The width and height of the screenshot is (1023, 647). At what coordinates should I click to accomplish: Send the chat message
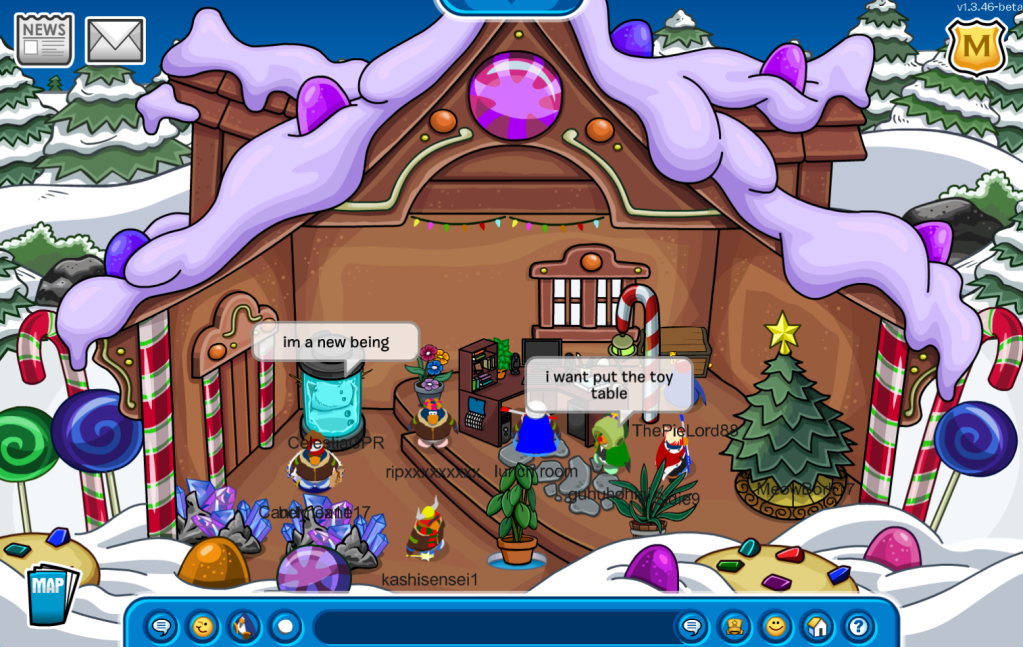[691, 627]
